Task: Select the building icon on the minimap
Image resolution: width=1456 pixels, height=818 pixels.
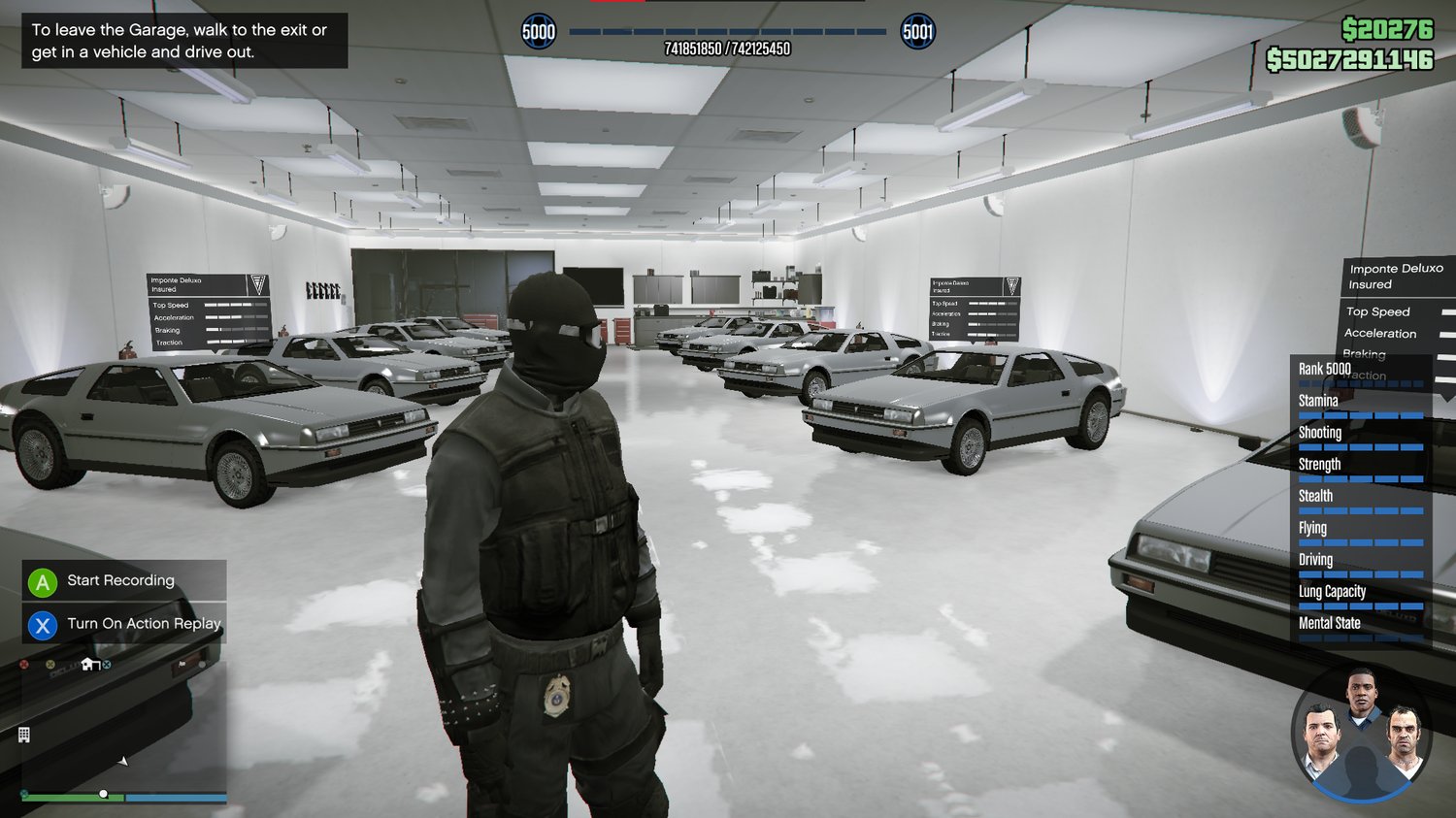Action: (x=24, y=735)
